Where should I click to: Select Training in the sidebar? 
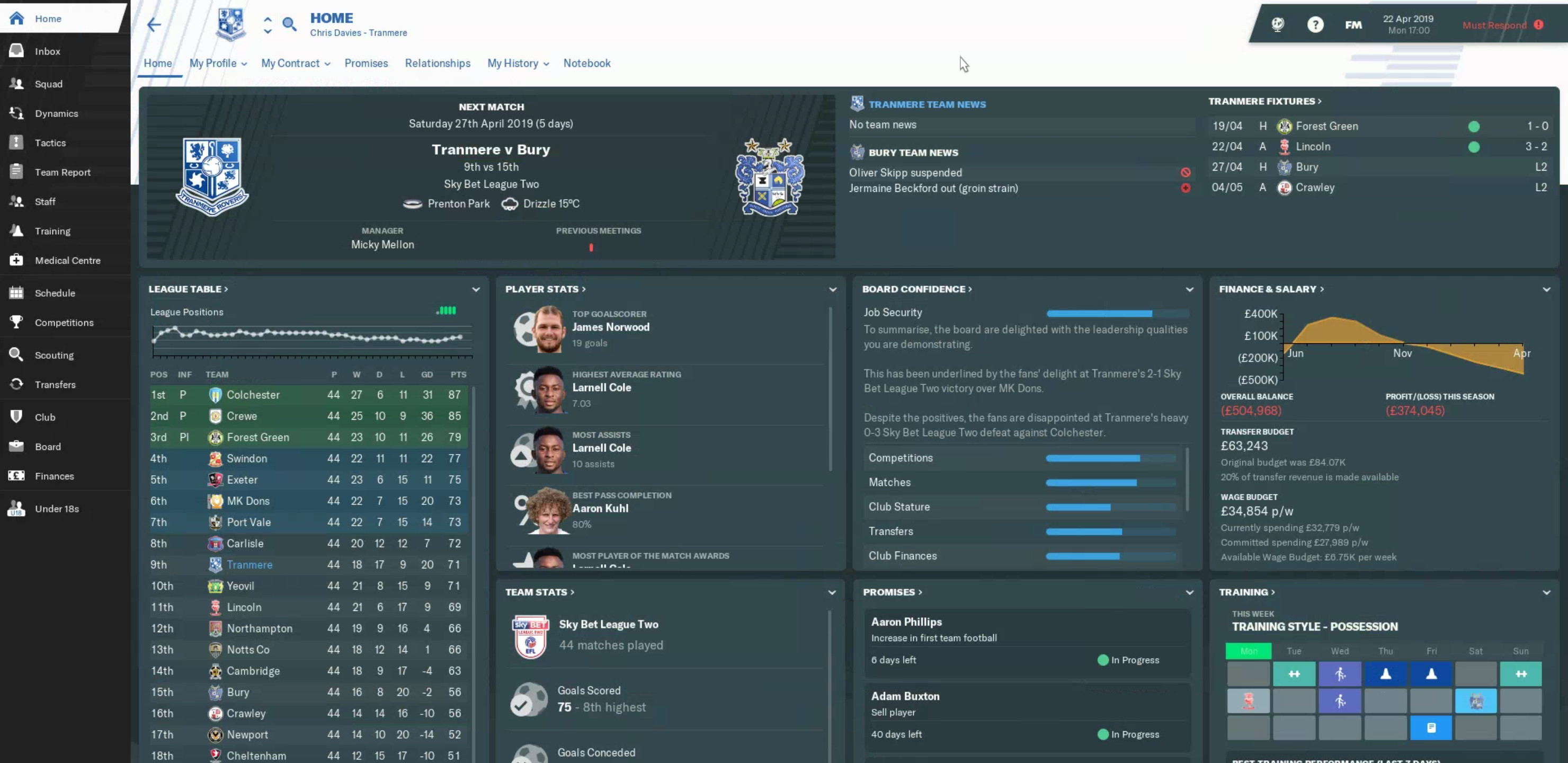(x=52, y=232)
